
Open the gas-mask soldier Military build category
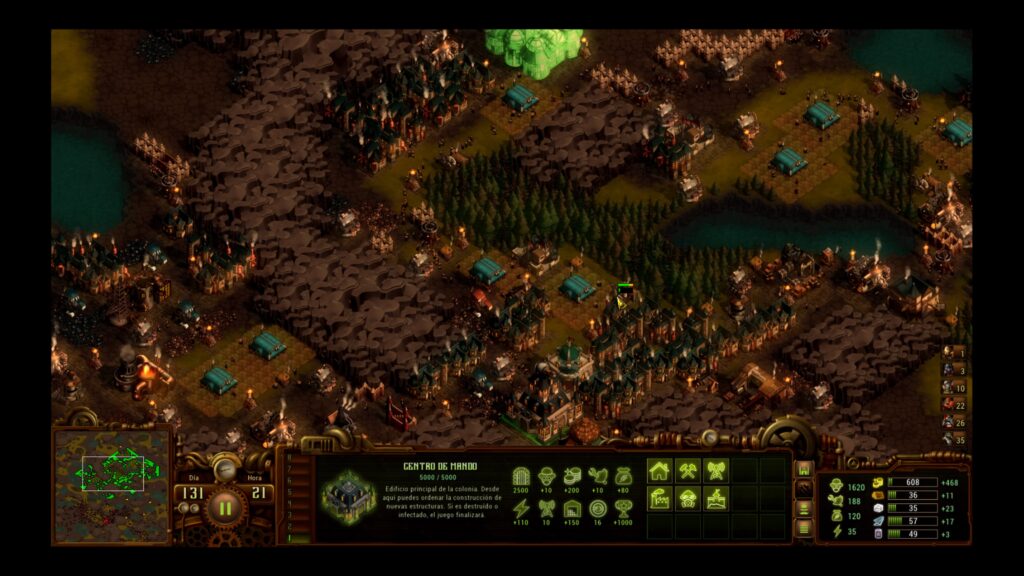tap(688, 498)
